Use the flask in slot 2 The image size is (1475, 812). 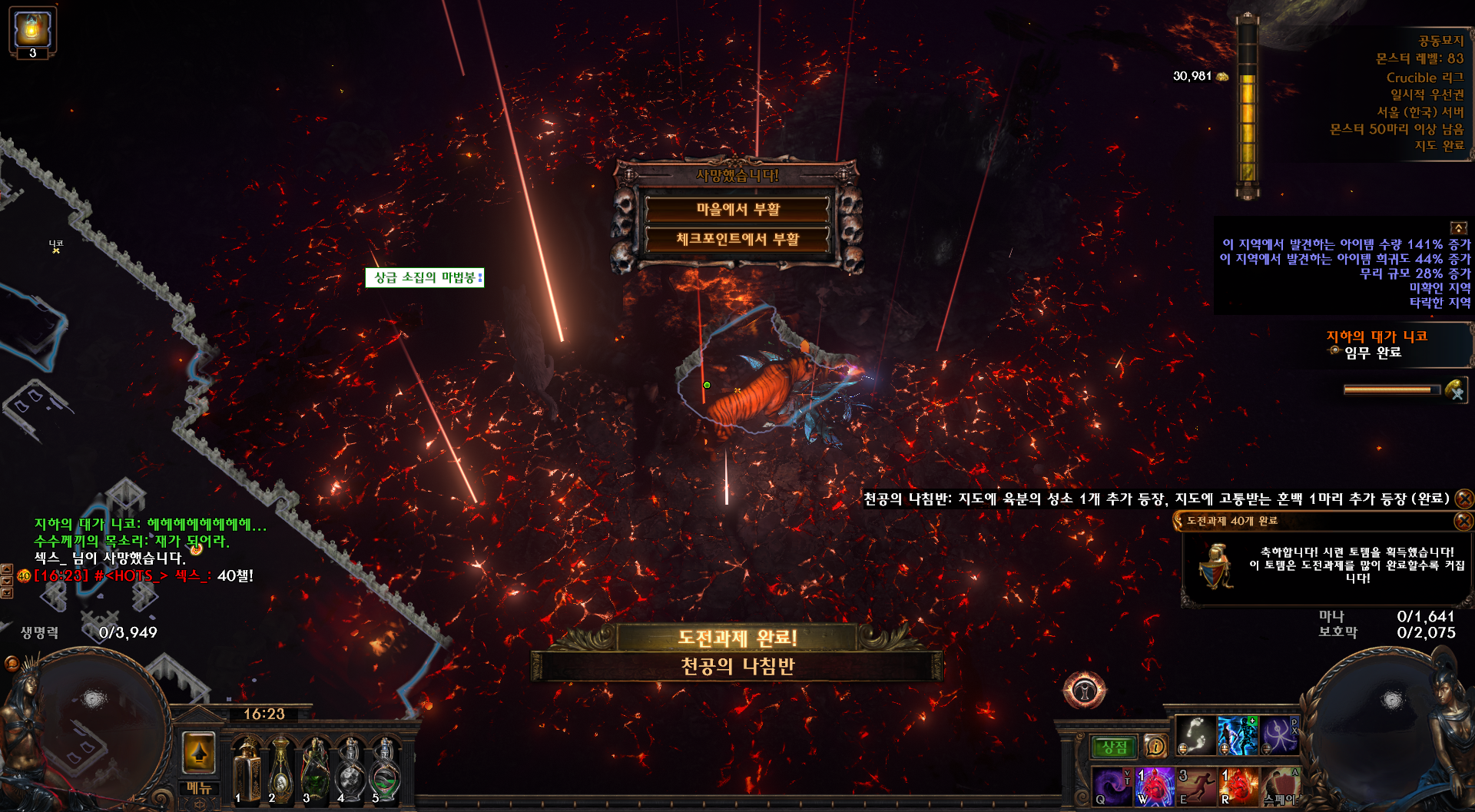281,770
